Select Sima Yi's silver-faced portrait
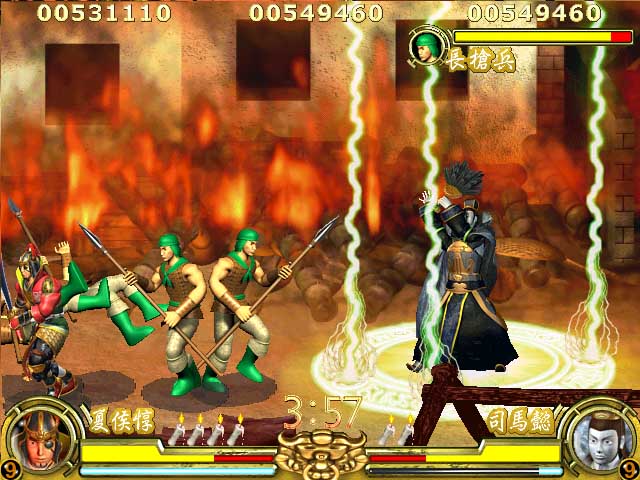The image size is (640, 480). [x=597, y=440]
